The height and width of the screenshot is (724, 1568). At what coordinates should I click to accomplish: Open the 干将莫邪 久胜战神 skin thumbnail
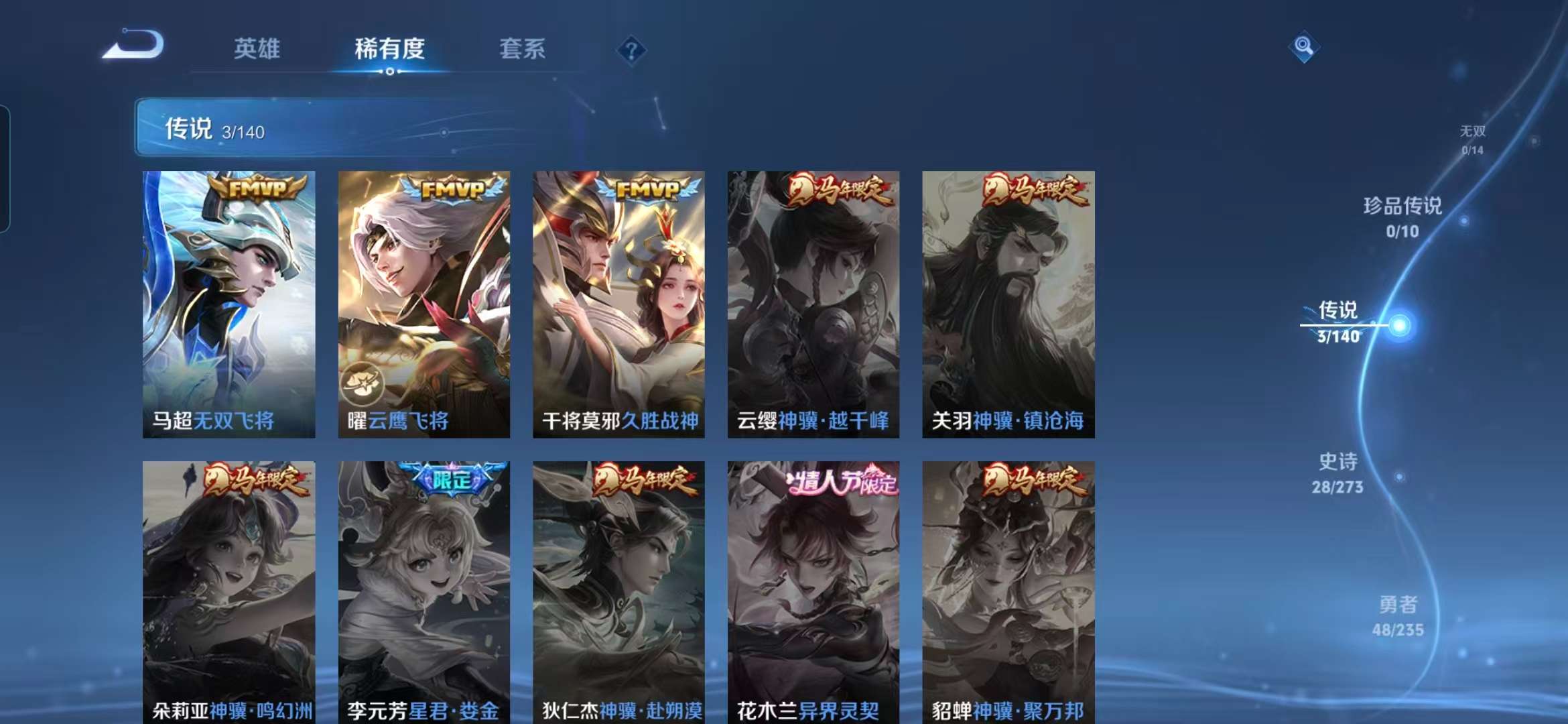coord(620,302)
